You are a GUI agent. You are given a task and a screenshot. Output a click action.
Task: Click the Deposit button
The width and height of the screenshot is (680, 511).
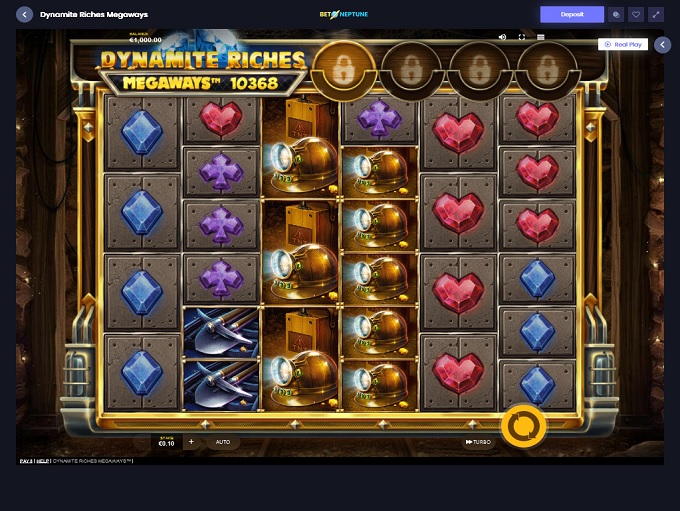point(572,15)
